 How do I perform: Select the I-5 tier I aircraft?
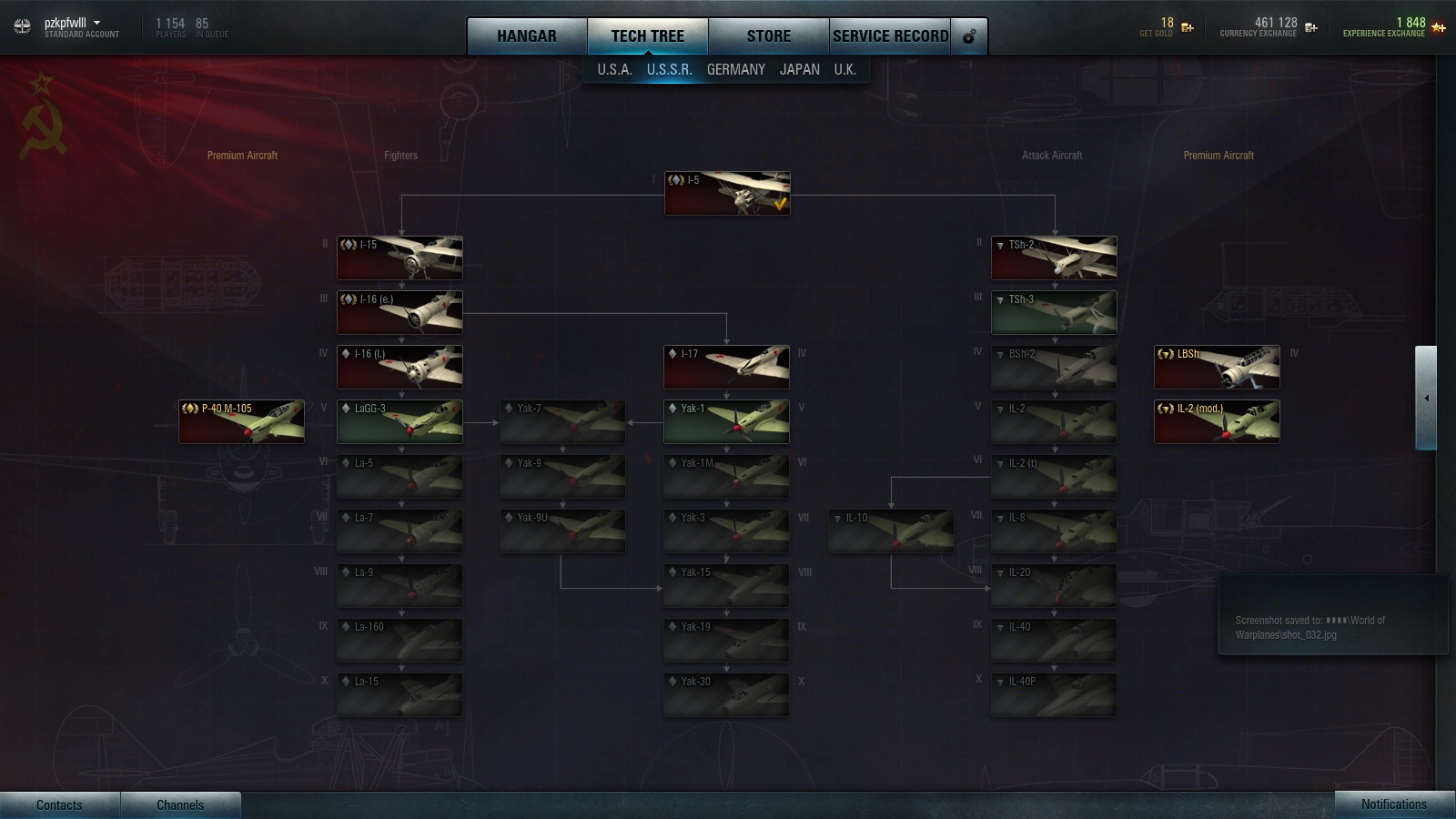[727, 194]
